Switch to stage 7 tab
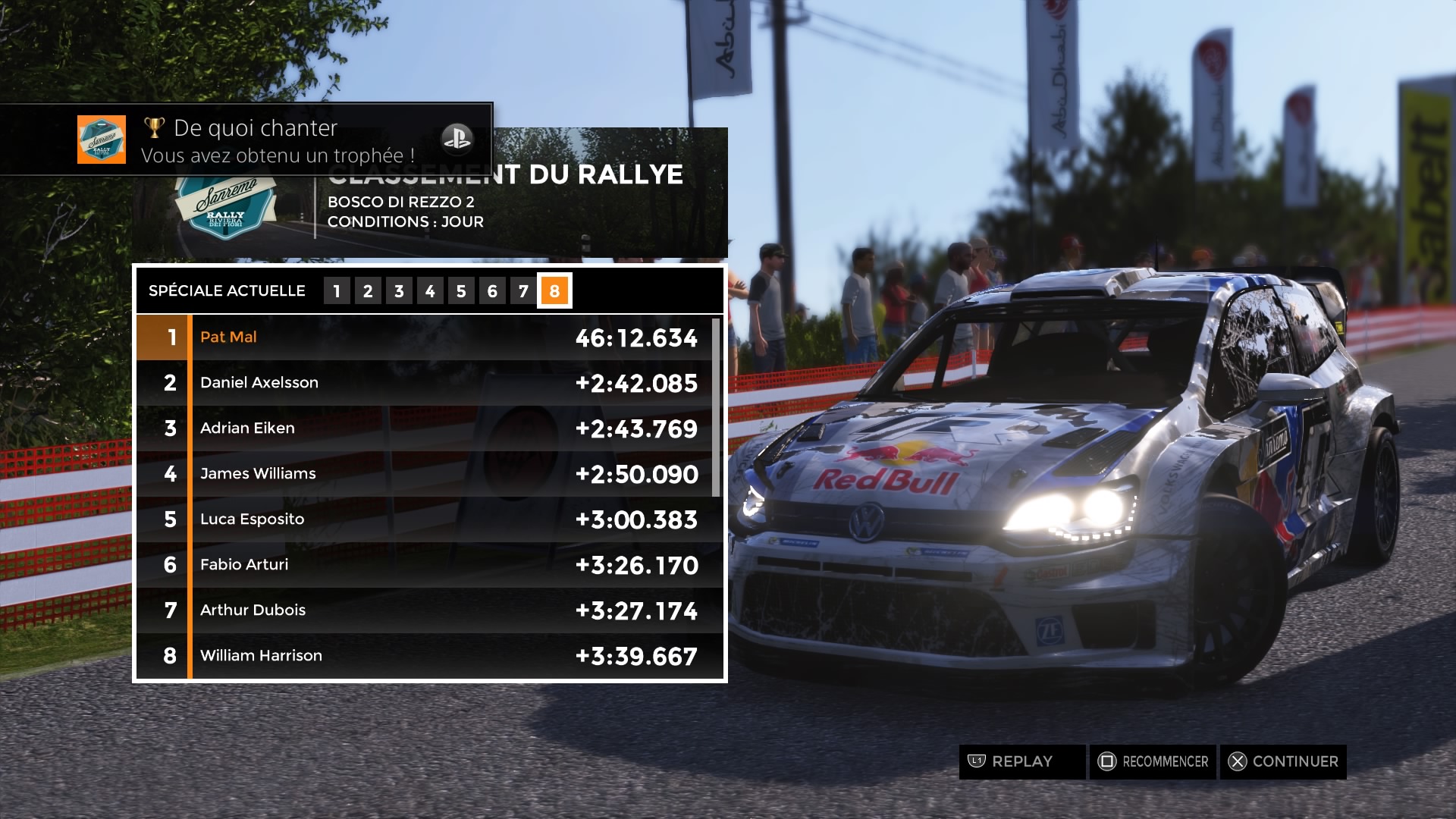Viewport: 1456px width, 819px height. [x=523, y=291]
